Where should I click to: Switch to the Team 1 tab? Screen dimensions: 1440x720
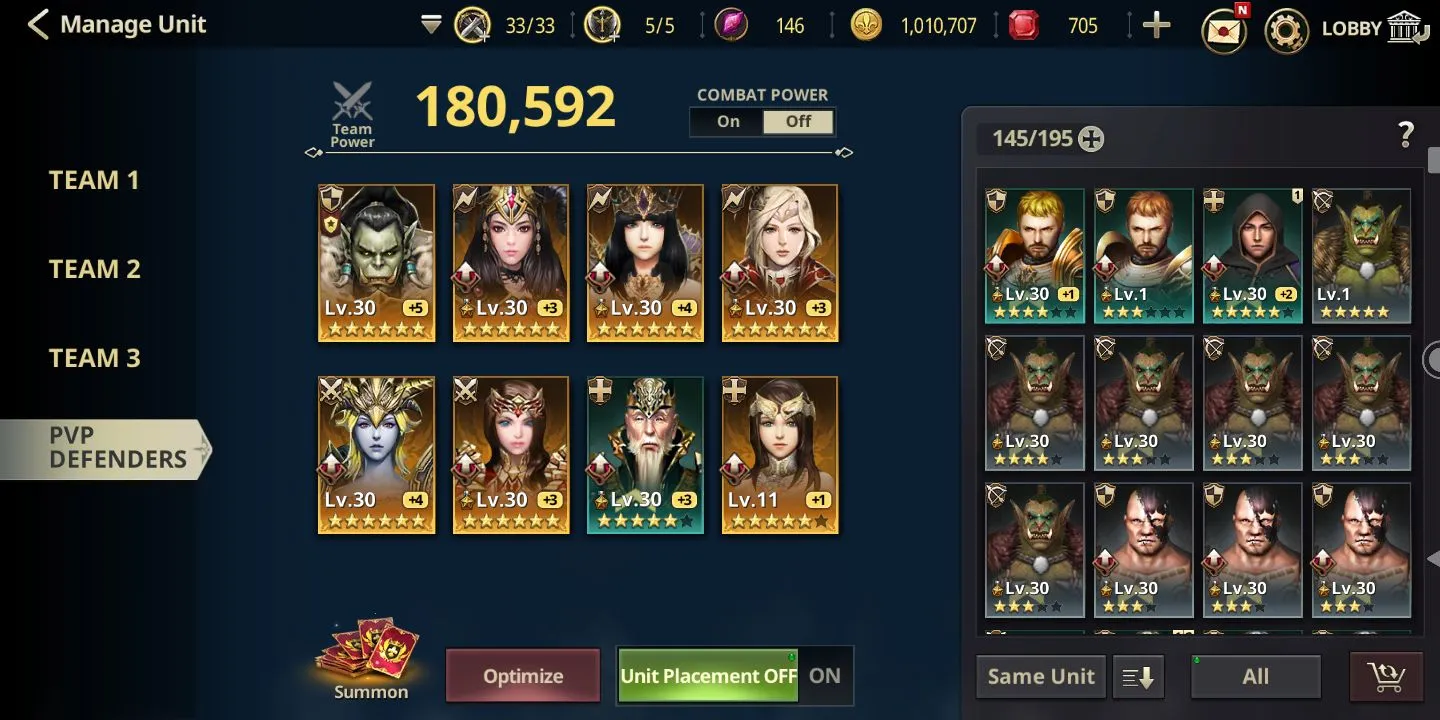tap(94, 181)
